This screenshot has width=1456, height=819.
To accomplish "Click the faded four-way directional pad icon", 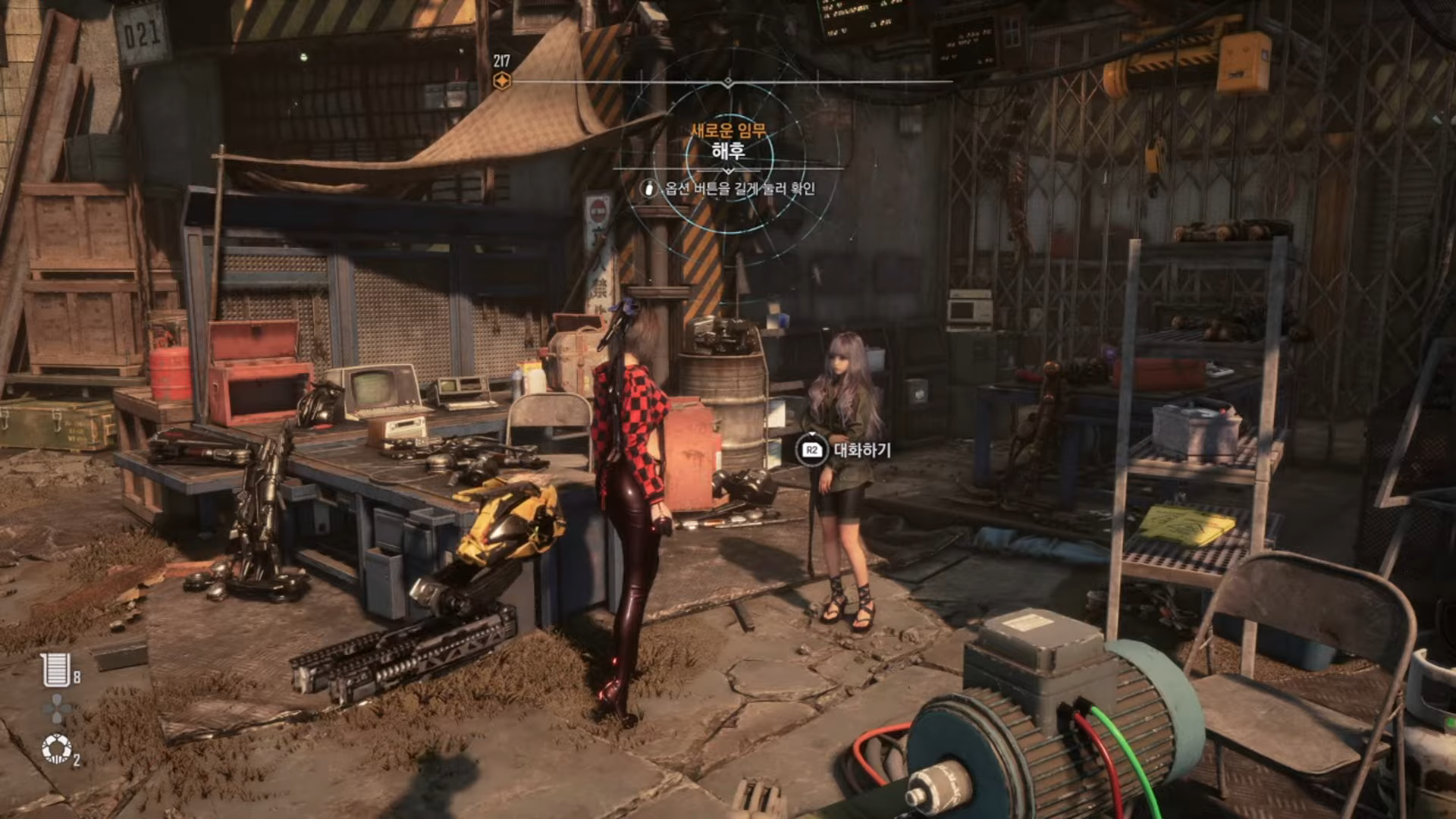I will tap(56, 710).
